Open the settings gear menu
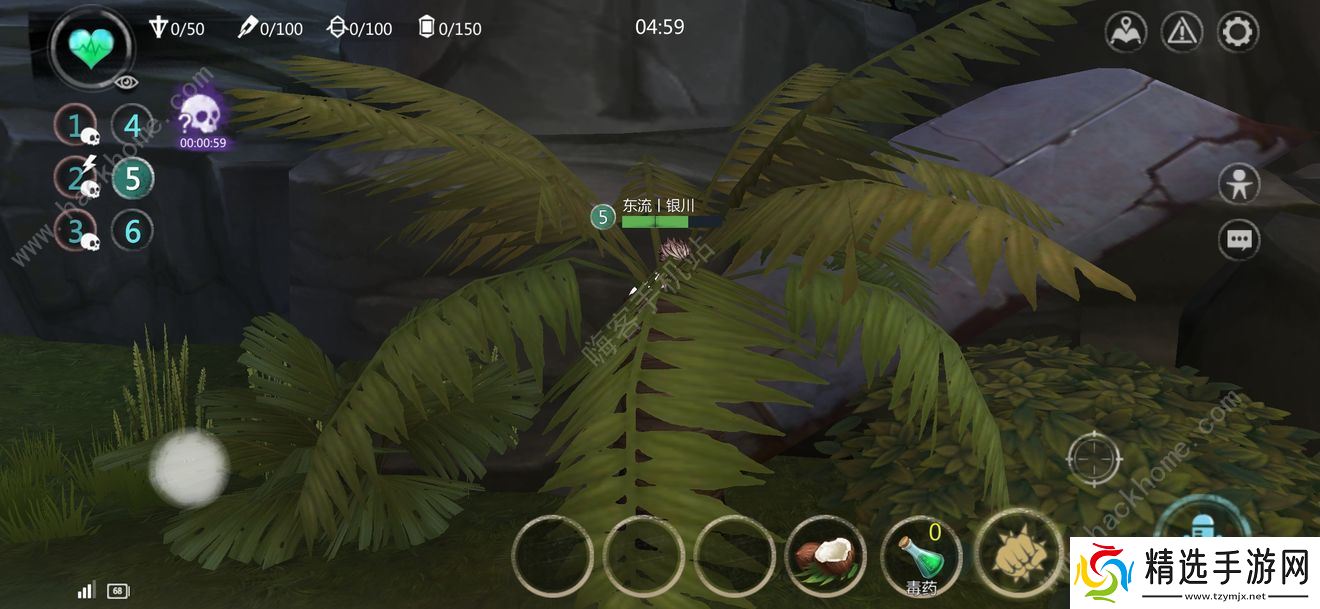This screenshot has width=1320, height=609. (1237, 32)
